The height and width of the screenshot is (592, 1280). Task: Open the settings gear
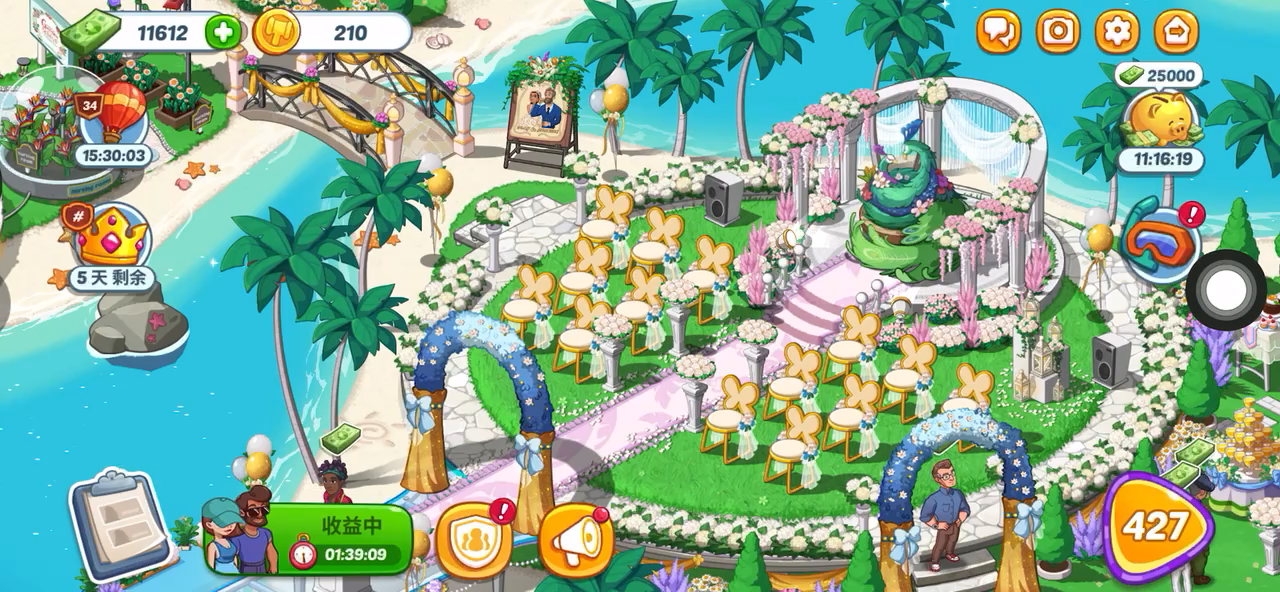(1117, 32)
